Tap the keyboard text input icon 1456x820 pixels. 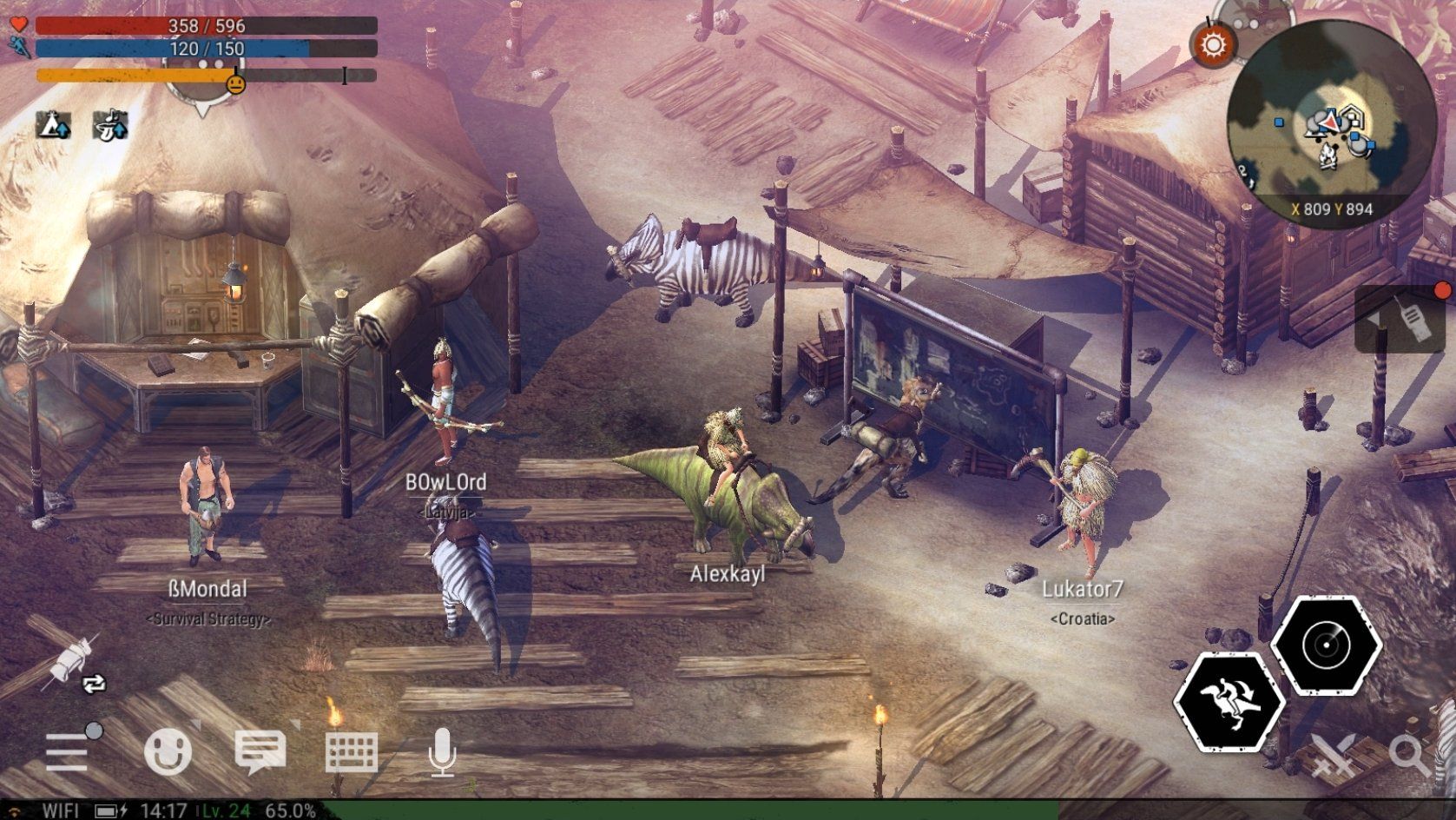click(x=352, y=752)
